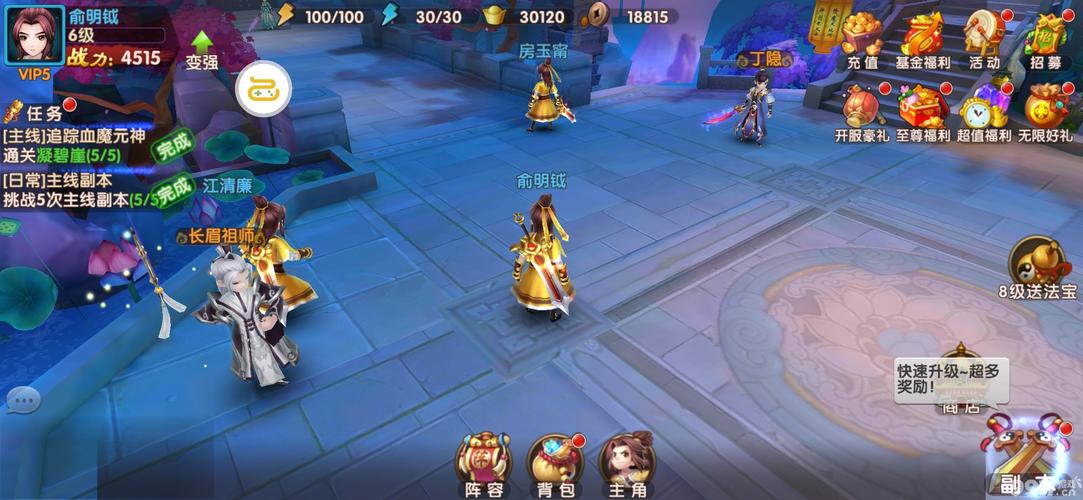Claim the 8级送法宝 gourd reward
1083x500 pixels.
point(1038,265)
